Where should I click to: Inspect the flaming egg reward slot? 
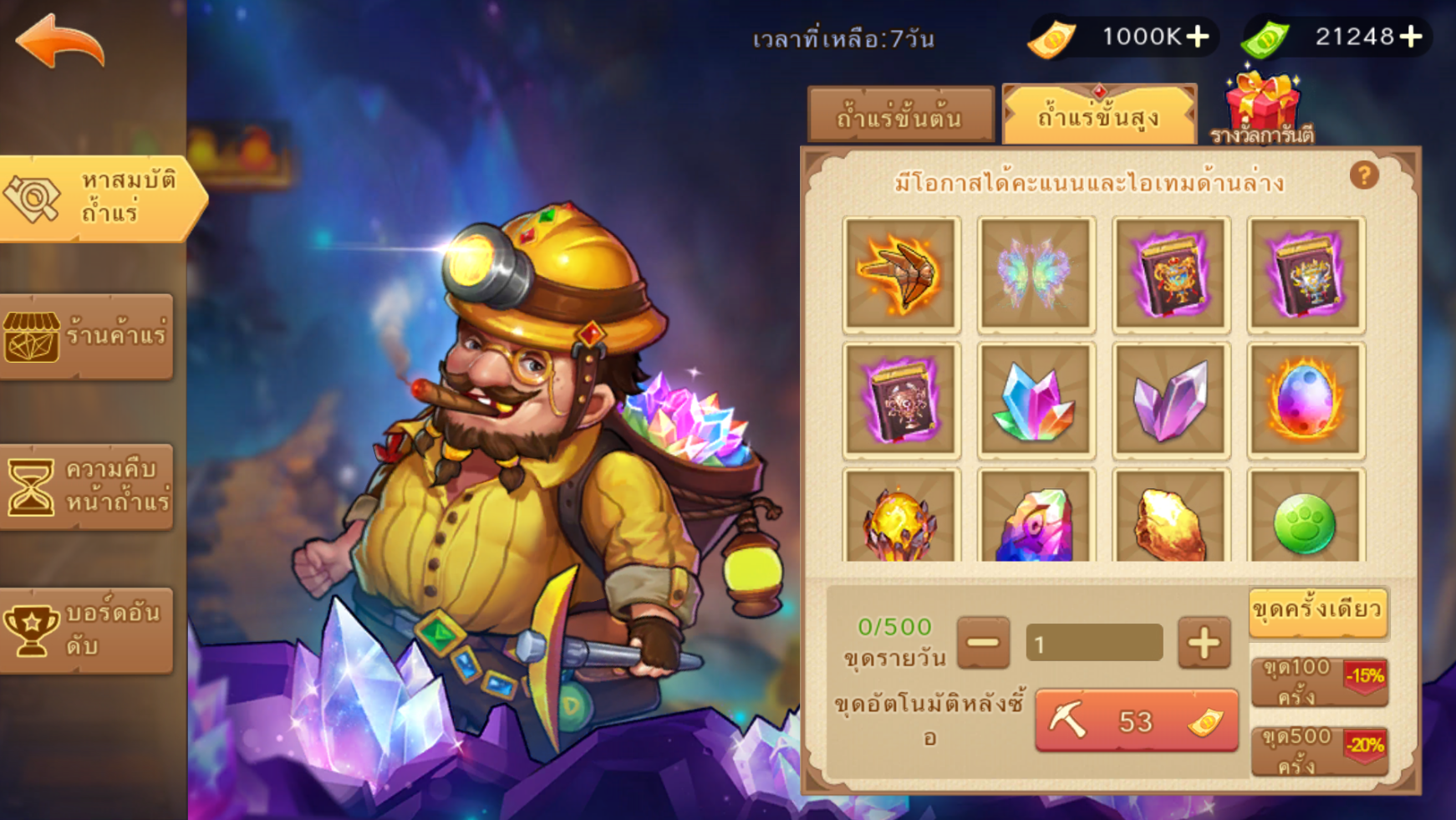(x=1305, y=400)
